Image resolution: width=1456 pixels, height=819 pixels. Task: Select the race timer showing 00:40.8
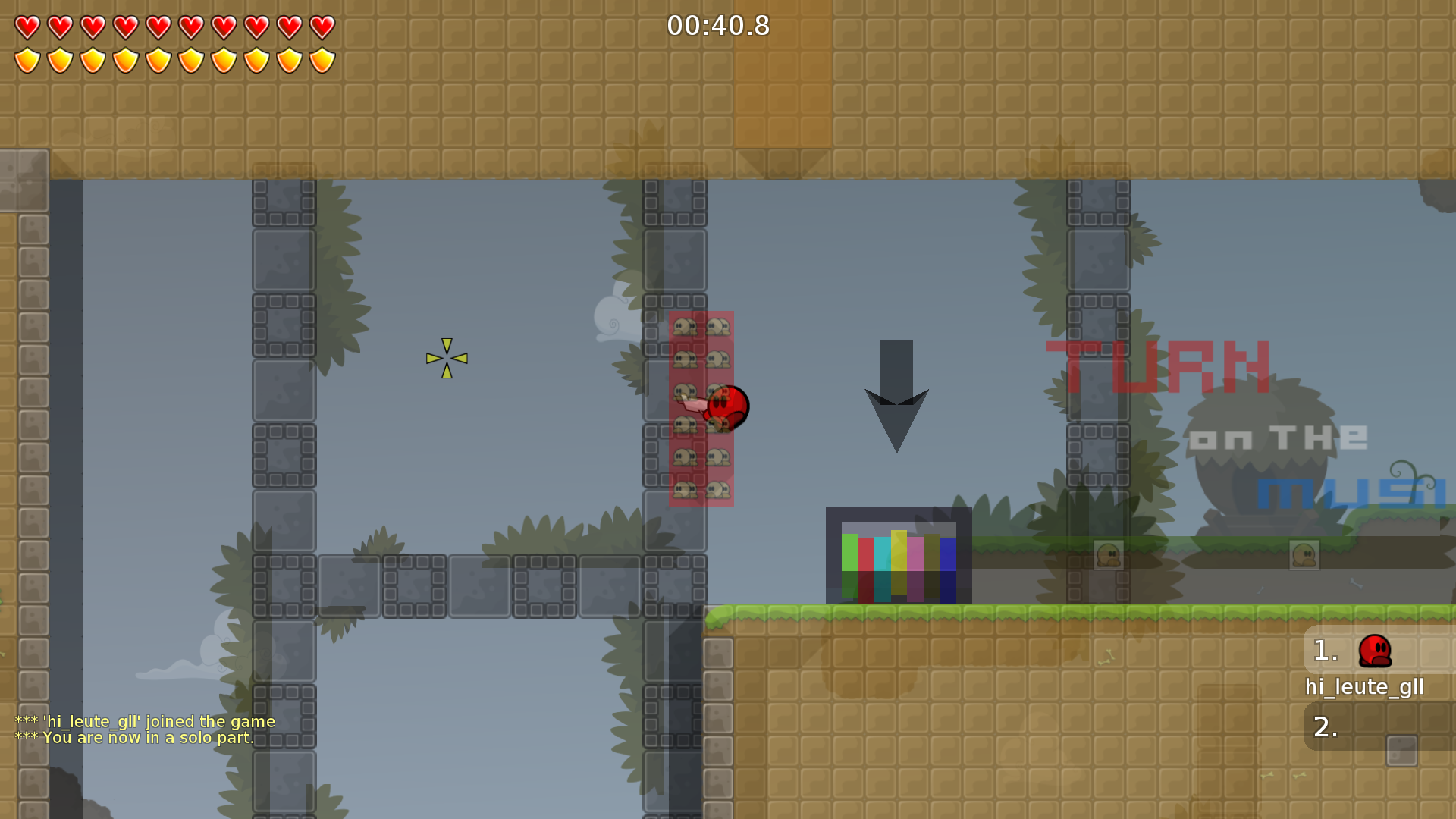(x=718, y=26)
